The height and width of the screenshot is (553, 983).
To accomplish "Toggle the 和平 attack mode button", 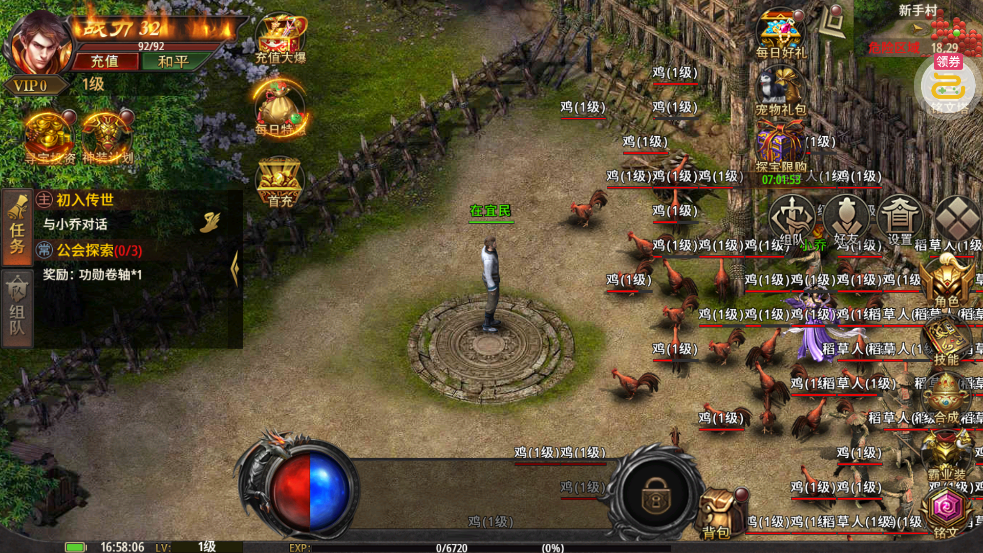I will (x=173, y=61).
